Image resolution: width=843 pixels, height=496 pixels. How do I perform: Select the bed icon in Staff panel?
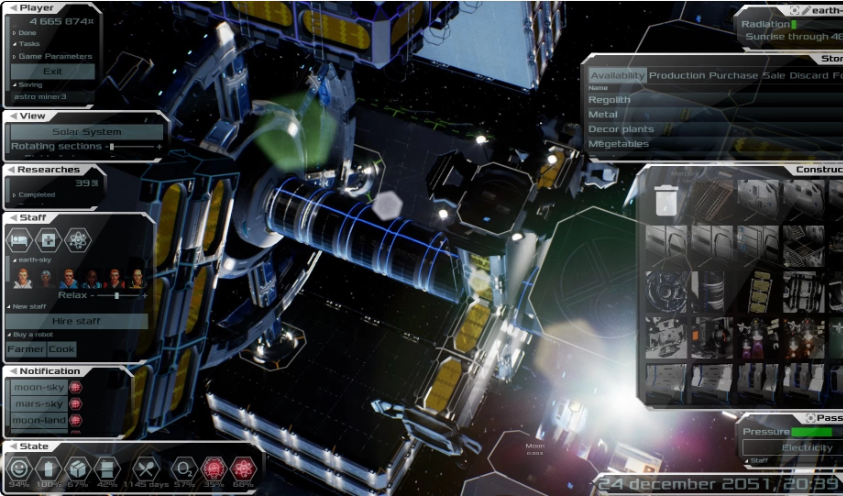[x=21, y=240]
